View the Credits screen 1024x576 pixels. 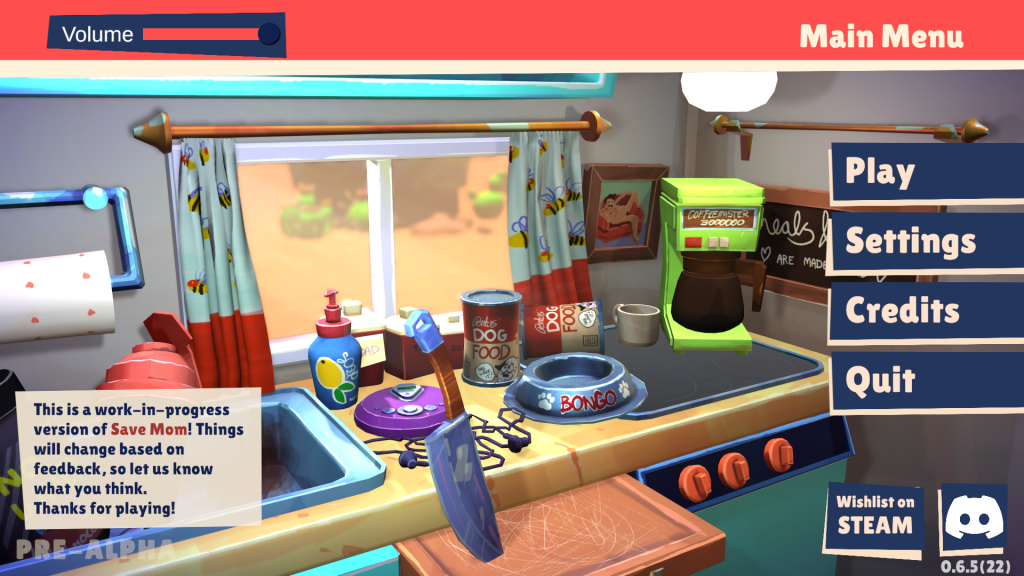[925, 310]
